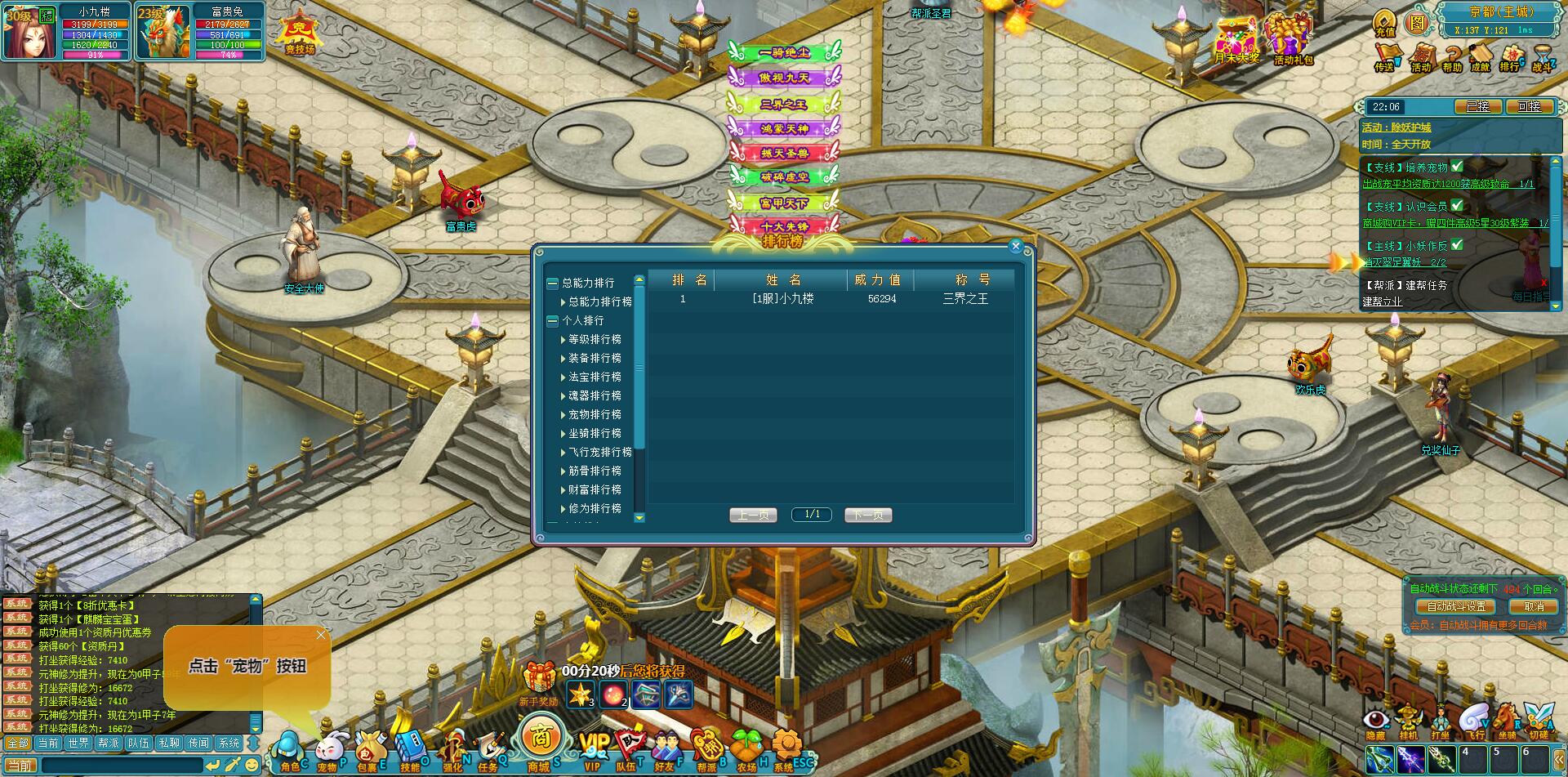Close the ranking list window
This screenshot has height=777, width=1568.
[x=1016, y=246]
